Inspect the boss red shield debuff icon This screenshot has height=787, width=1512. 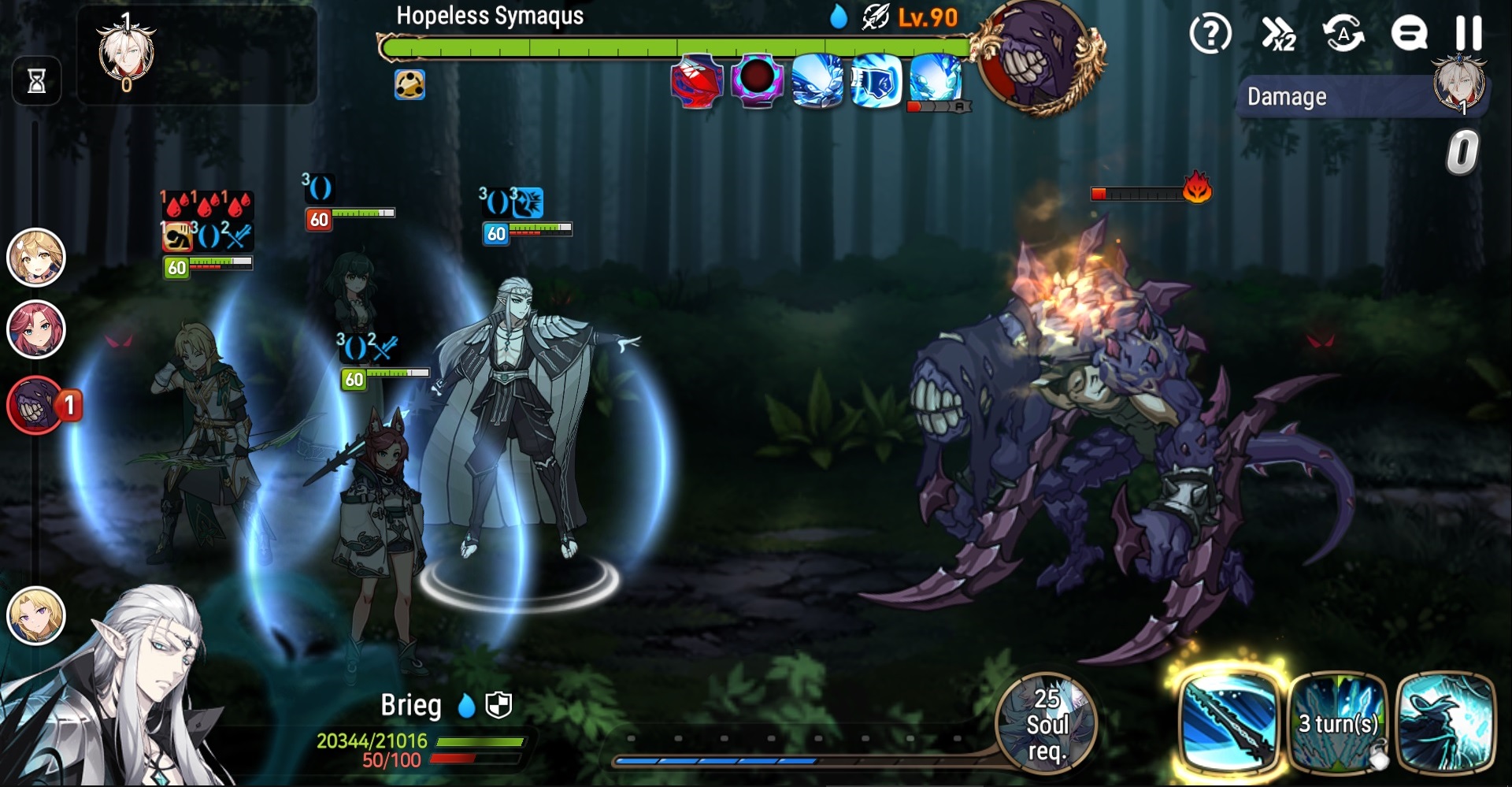[697, 81]
